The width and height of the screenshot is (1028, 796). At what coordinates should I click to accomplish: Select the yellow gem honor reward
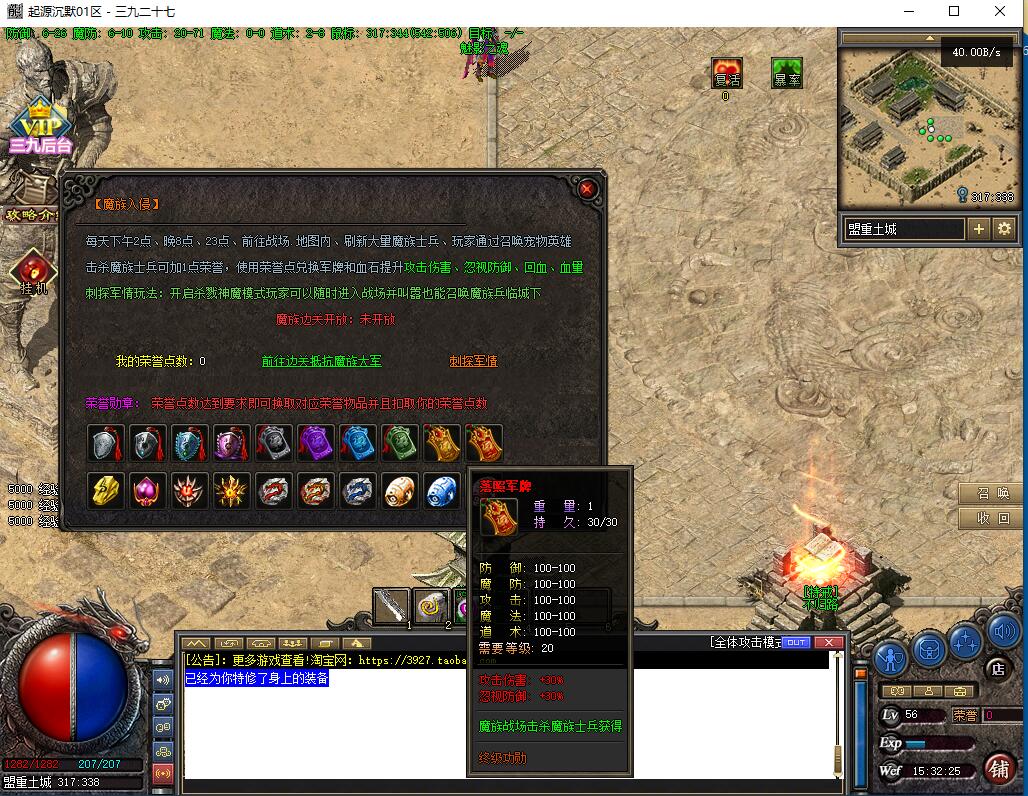coord(106,491)
